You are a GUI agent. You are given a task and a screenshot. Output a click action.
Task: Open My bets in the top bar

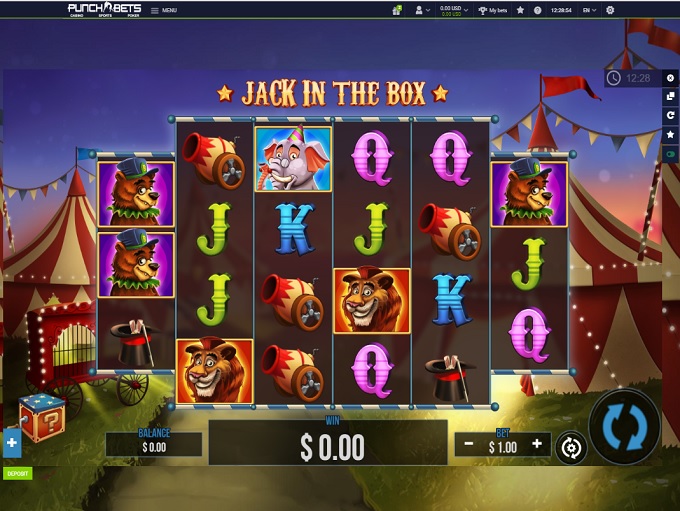pyautogui.click(x=493, y=10)
